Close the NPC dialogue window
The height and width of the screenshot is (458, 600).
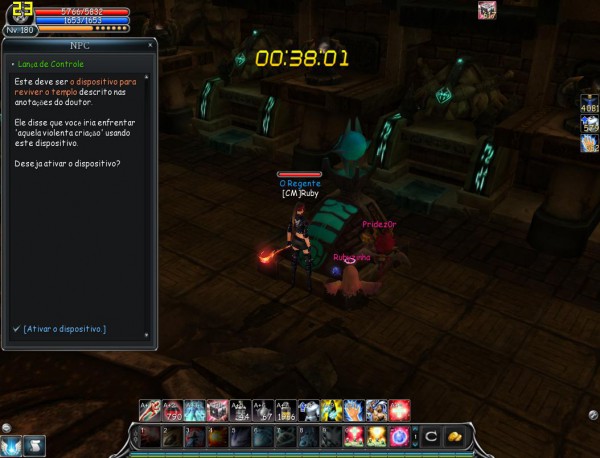(x=150, y=46)
